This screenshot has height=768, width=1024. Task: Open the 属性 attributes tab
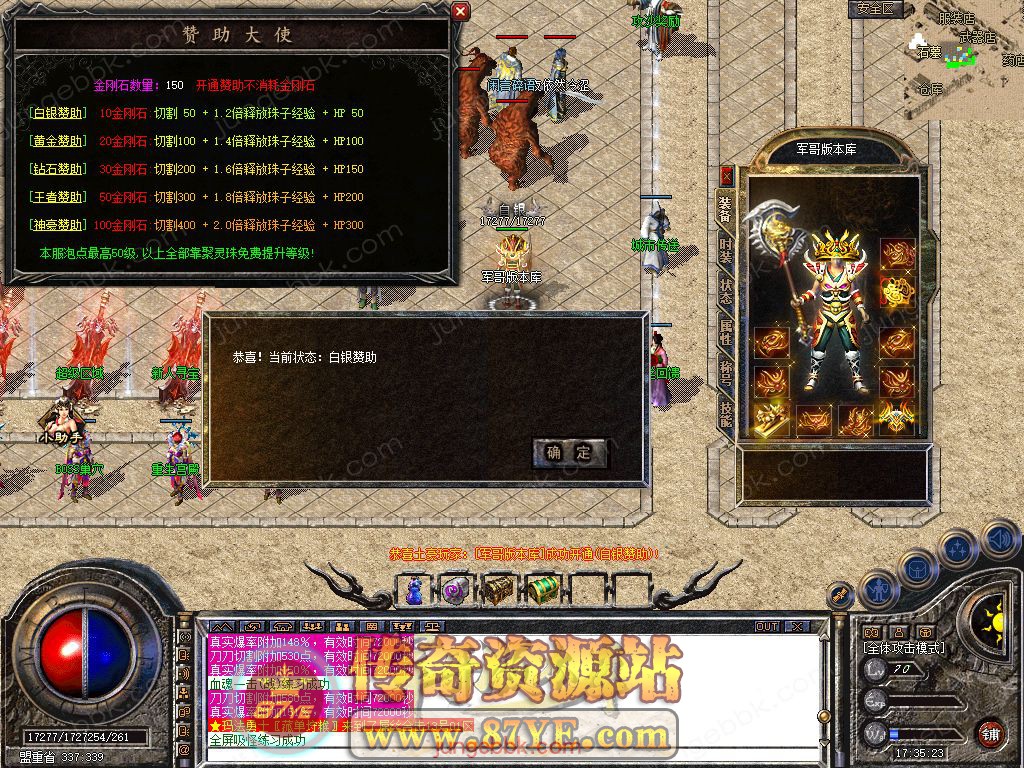pos(726,333)
